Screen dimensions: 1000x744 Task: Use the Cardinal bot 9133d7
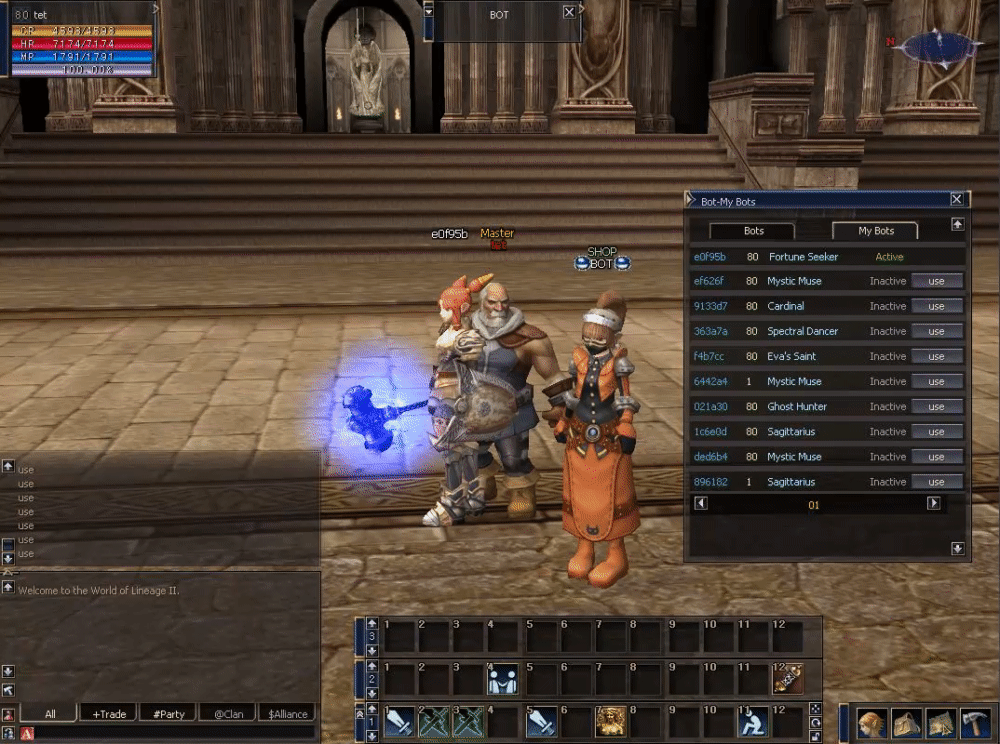[x=936, y=306]
